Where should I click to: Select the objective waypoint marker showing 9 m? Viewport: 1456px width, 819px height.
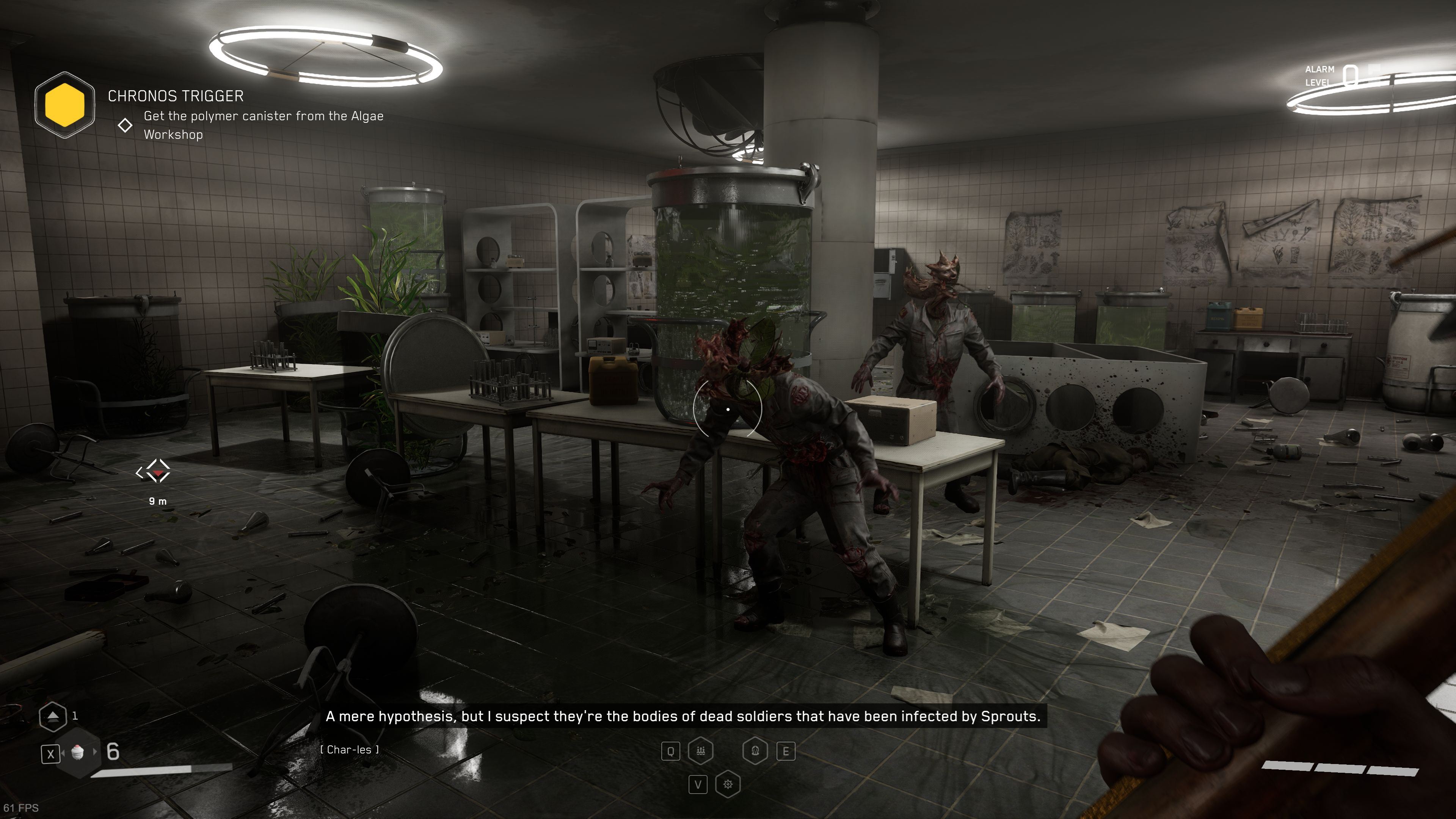coord(153,471)
